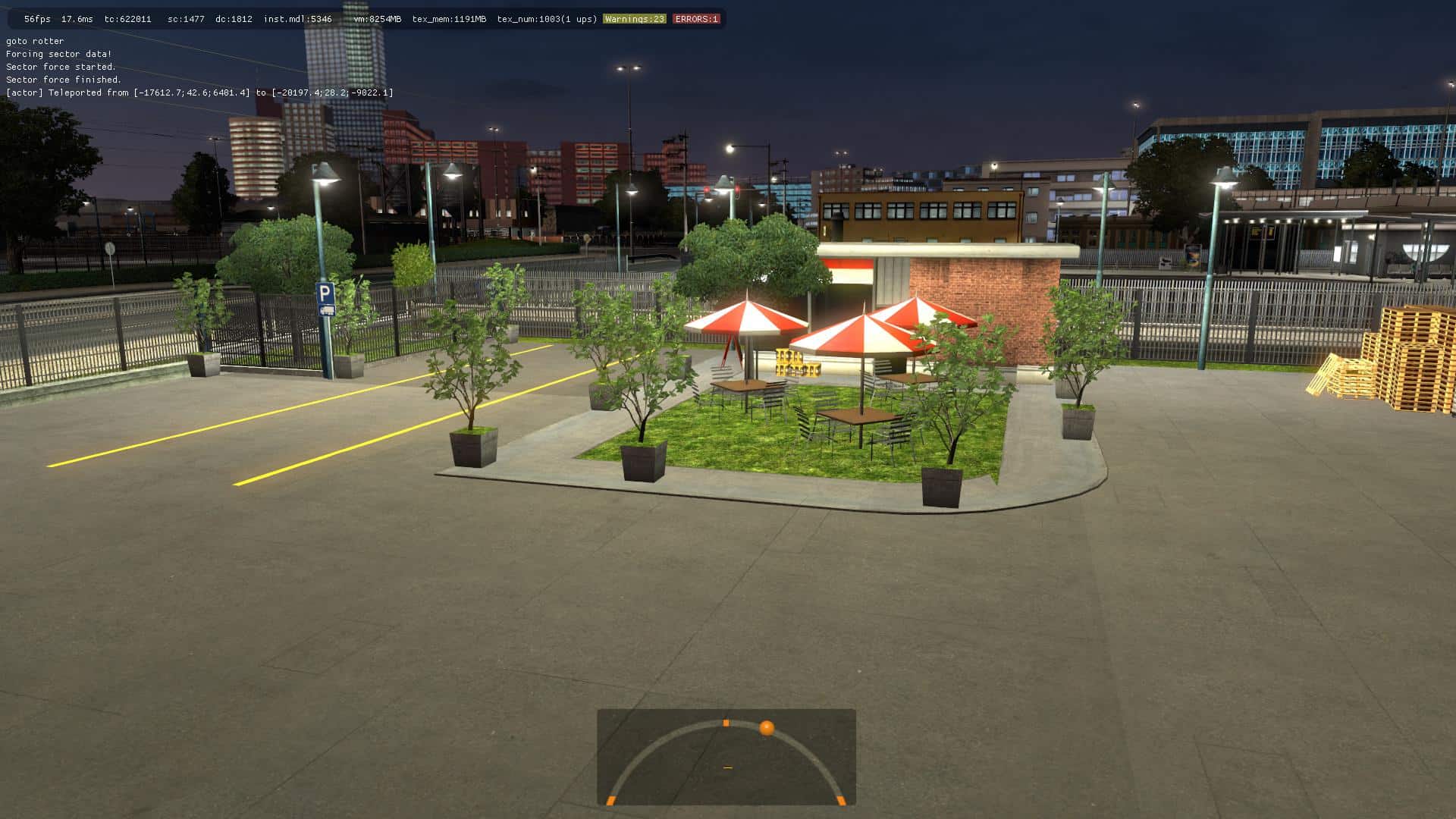
Task: Click the yellow Warnings:23 badge
Action: coord(634,19)
